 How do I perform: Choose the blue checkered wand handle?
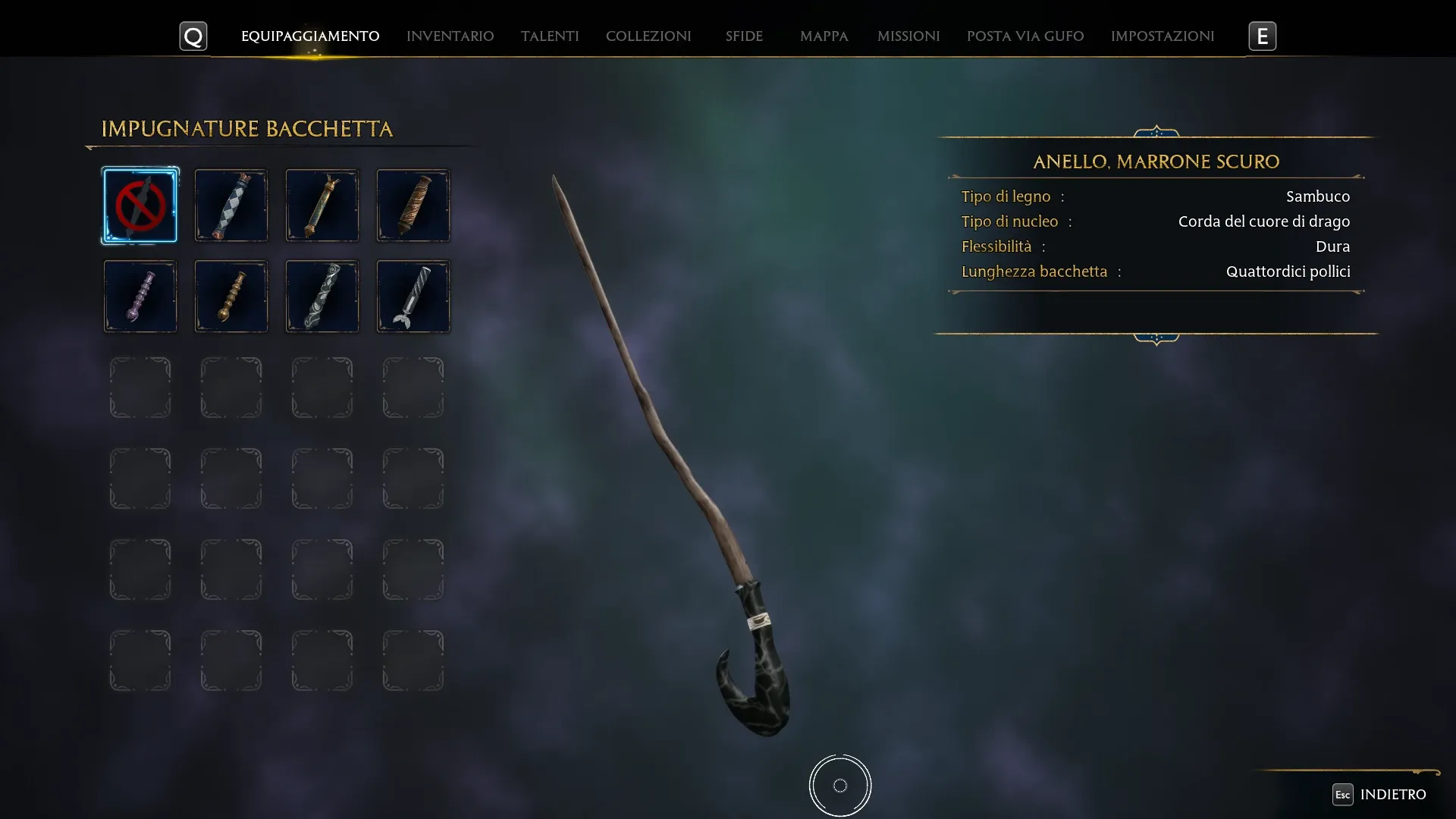tap(231, 206)
